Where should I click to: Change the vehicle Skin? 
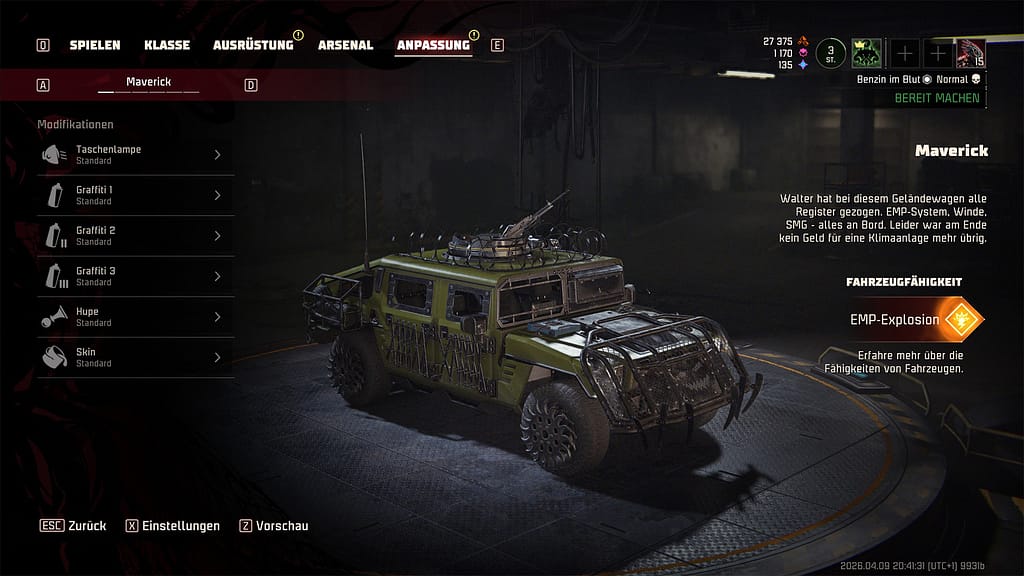coord(135,357)
